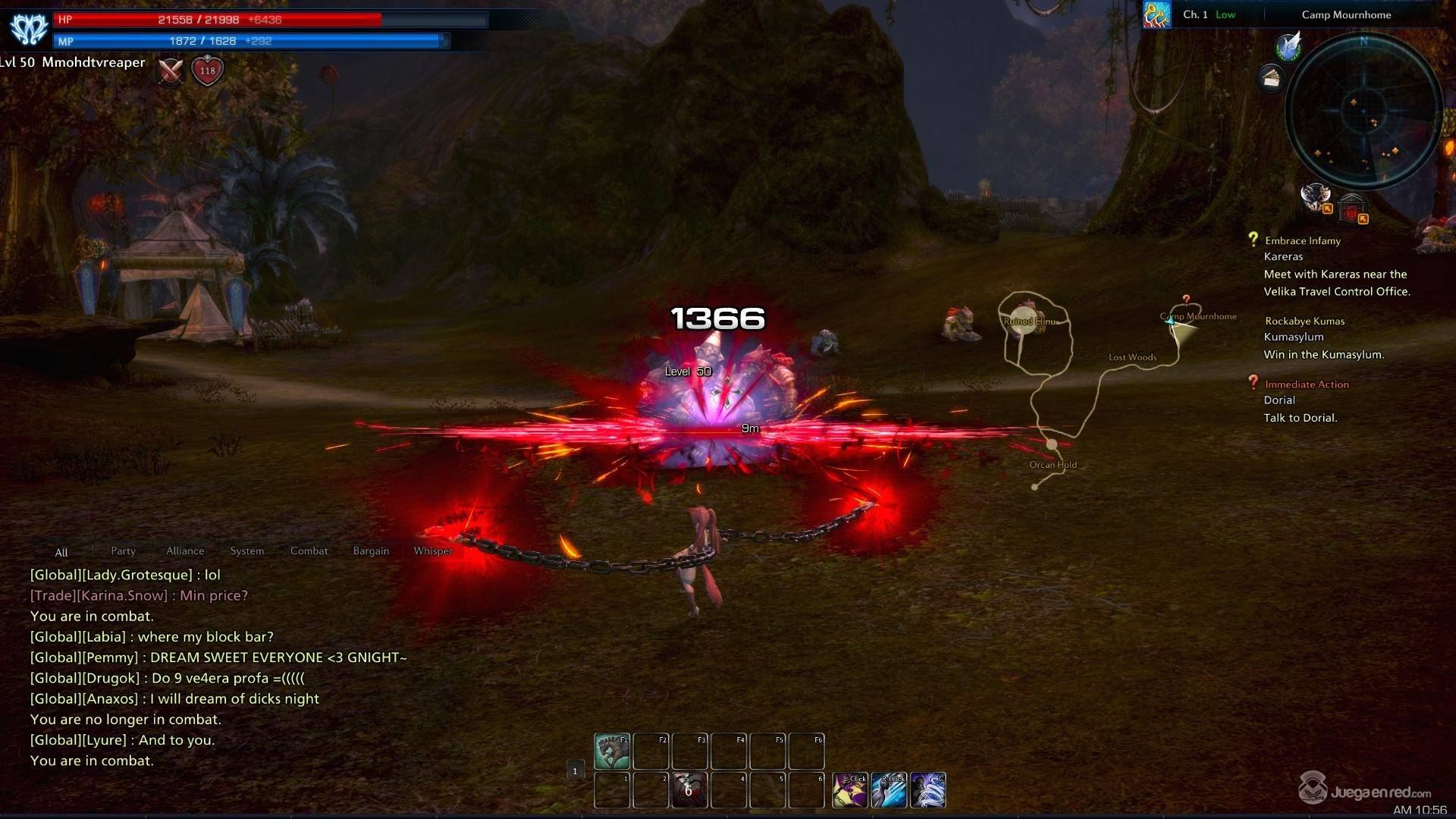Image resolution: width=1456 pixels, height=819 pixels.
Task: Activate the skill on cooldown in slot 3
Action: click(x=689, y=790)
